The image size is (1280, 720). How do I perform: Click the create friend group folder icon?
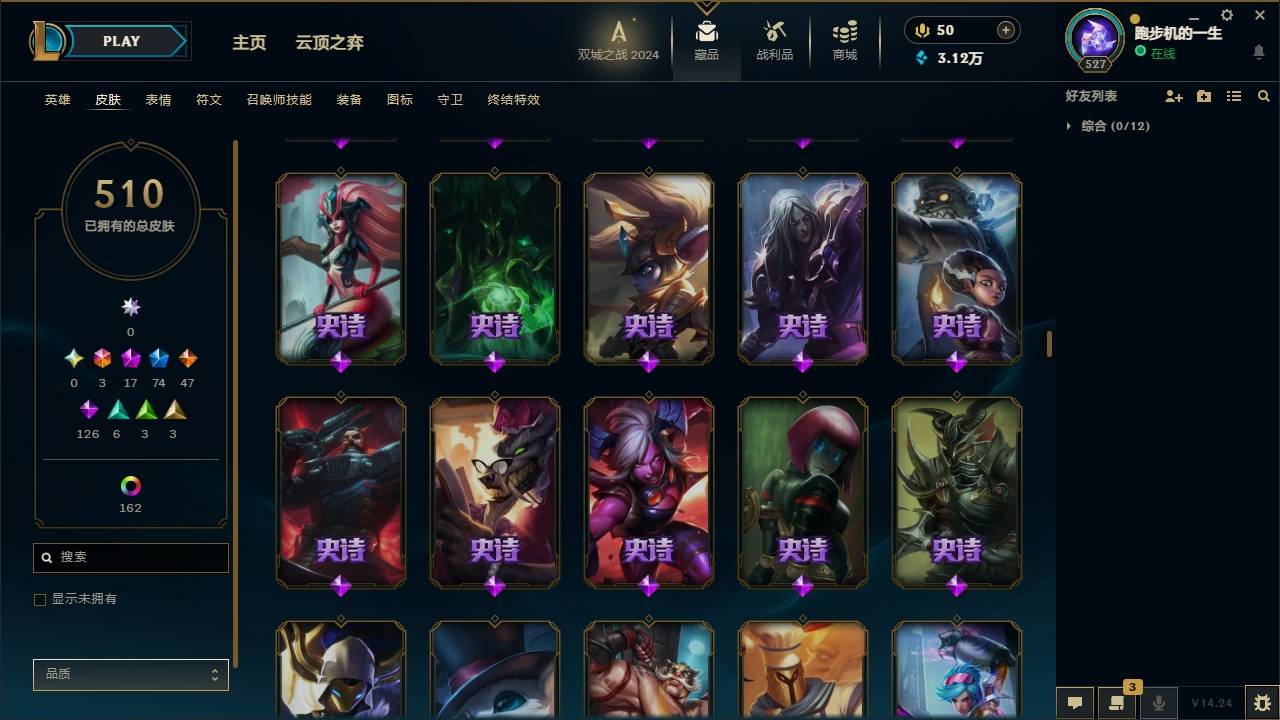1204,96
